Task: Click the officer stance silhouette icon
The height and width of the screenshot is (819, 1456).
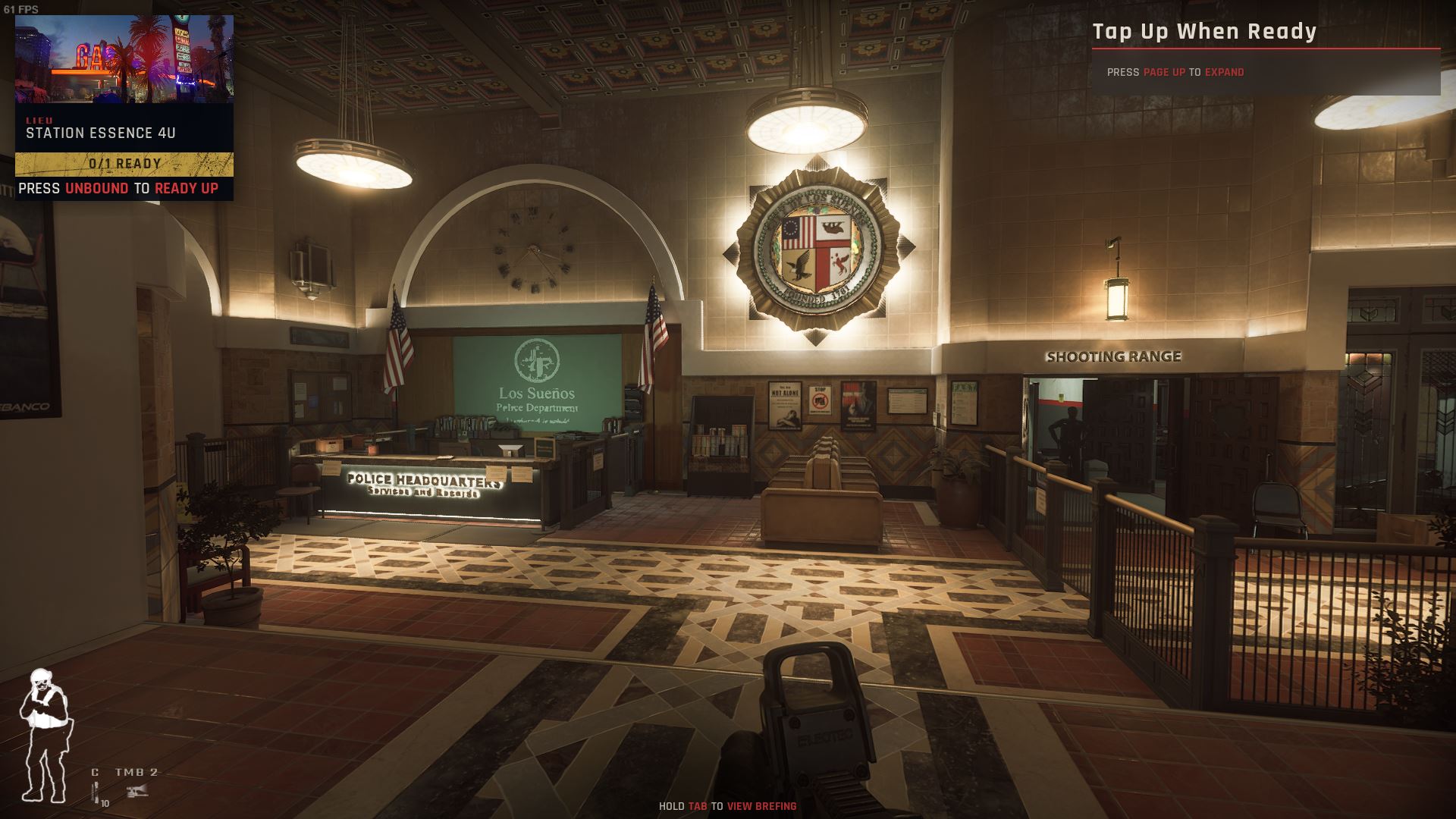Action: 45,736
